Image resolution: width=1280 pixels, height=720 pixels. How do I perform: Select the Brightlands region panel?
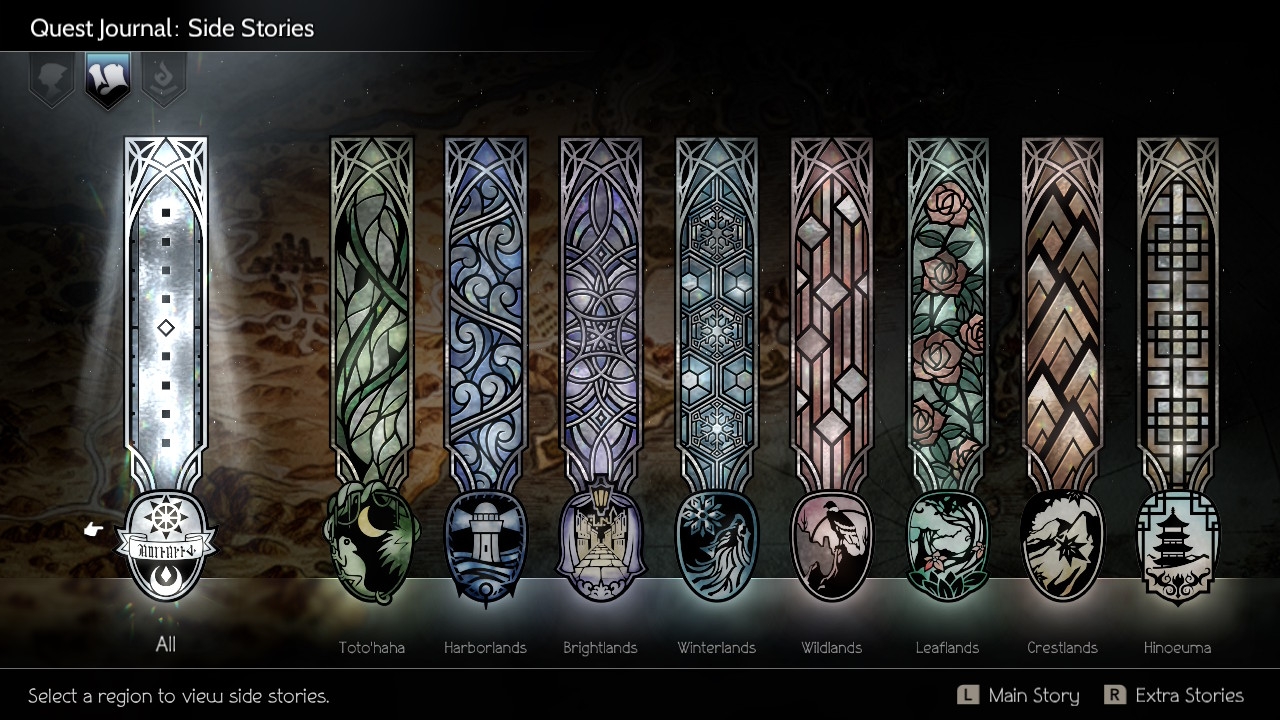[x=601, y=330]
